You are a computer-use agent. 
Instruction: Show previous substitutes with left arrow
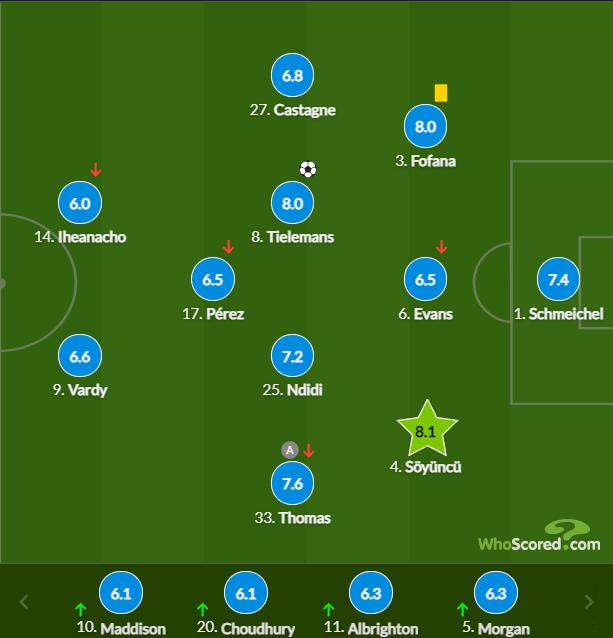pyautogui.click(x=25, y=602)
